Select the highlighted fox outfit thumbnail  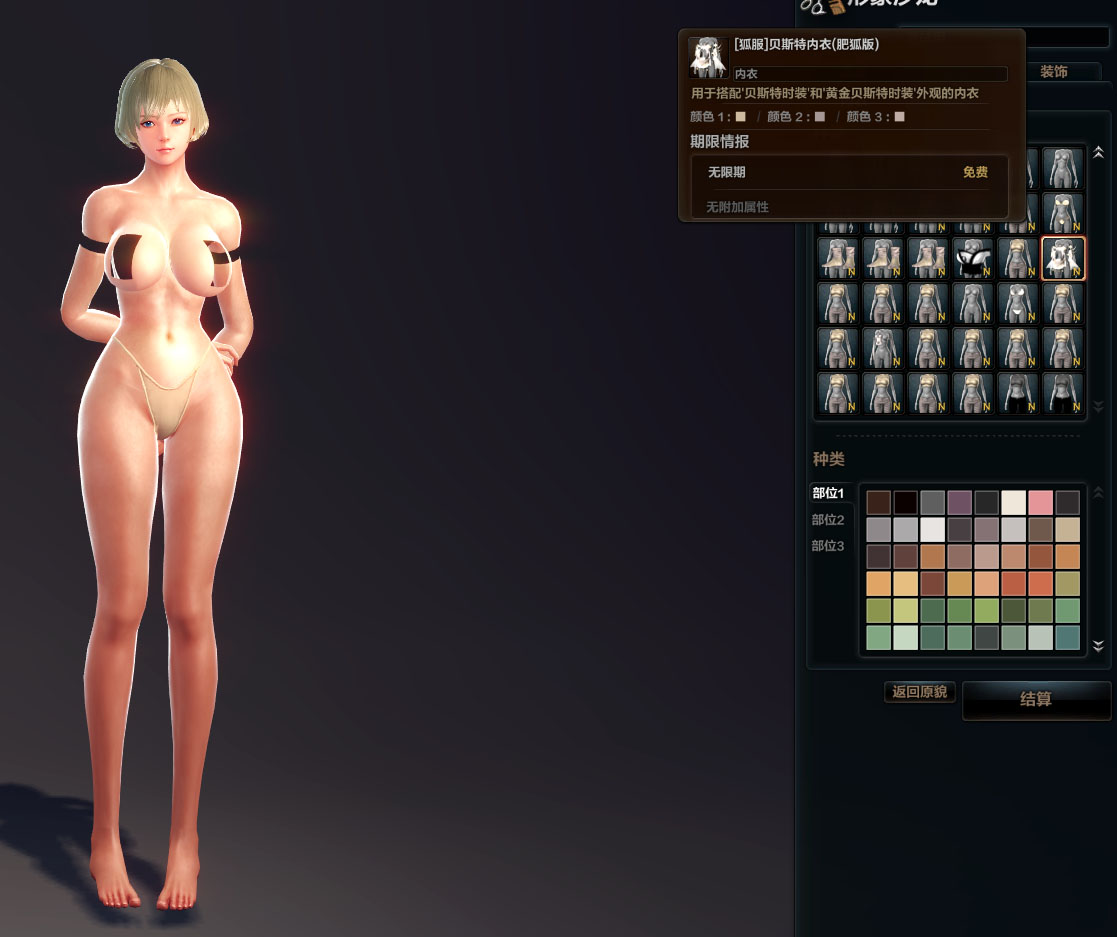coord(1064,259)
